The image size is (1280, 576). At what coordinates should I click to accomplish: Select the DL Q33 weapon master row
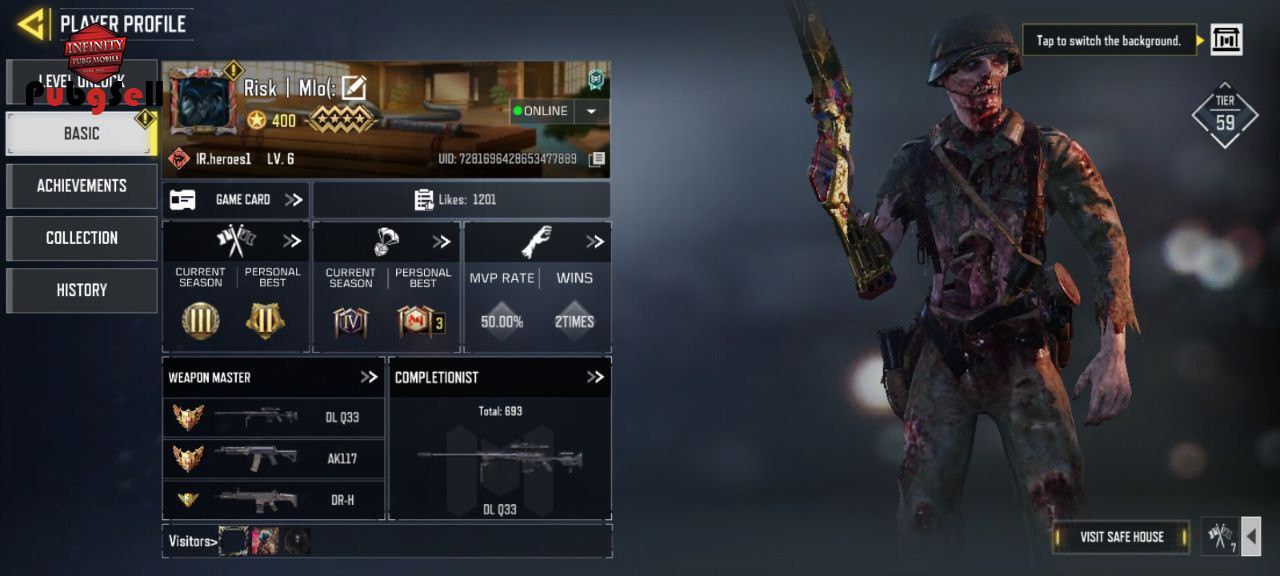click(x=273, y=417)
